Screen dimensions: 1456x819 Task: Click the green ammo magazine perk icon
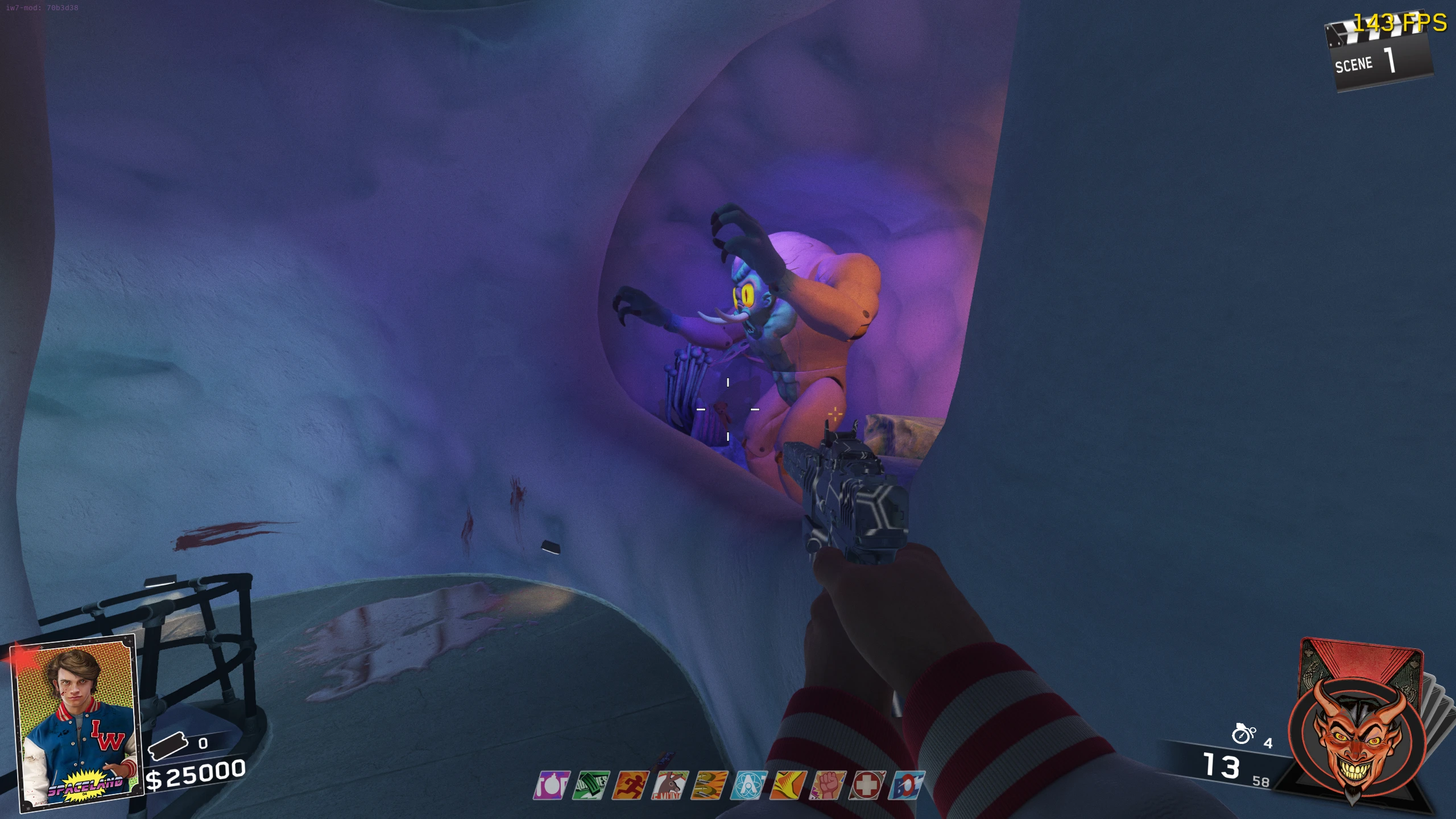[x=591, y=785]
